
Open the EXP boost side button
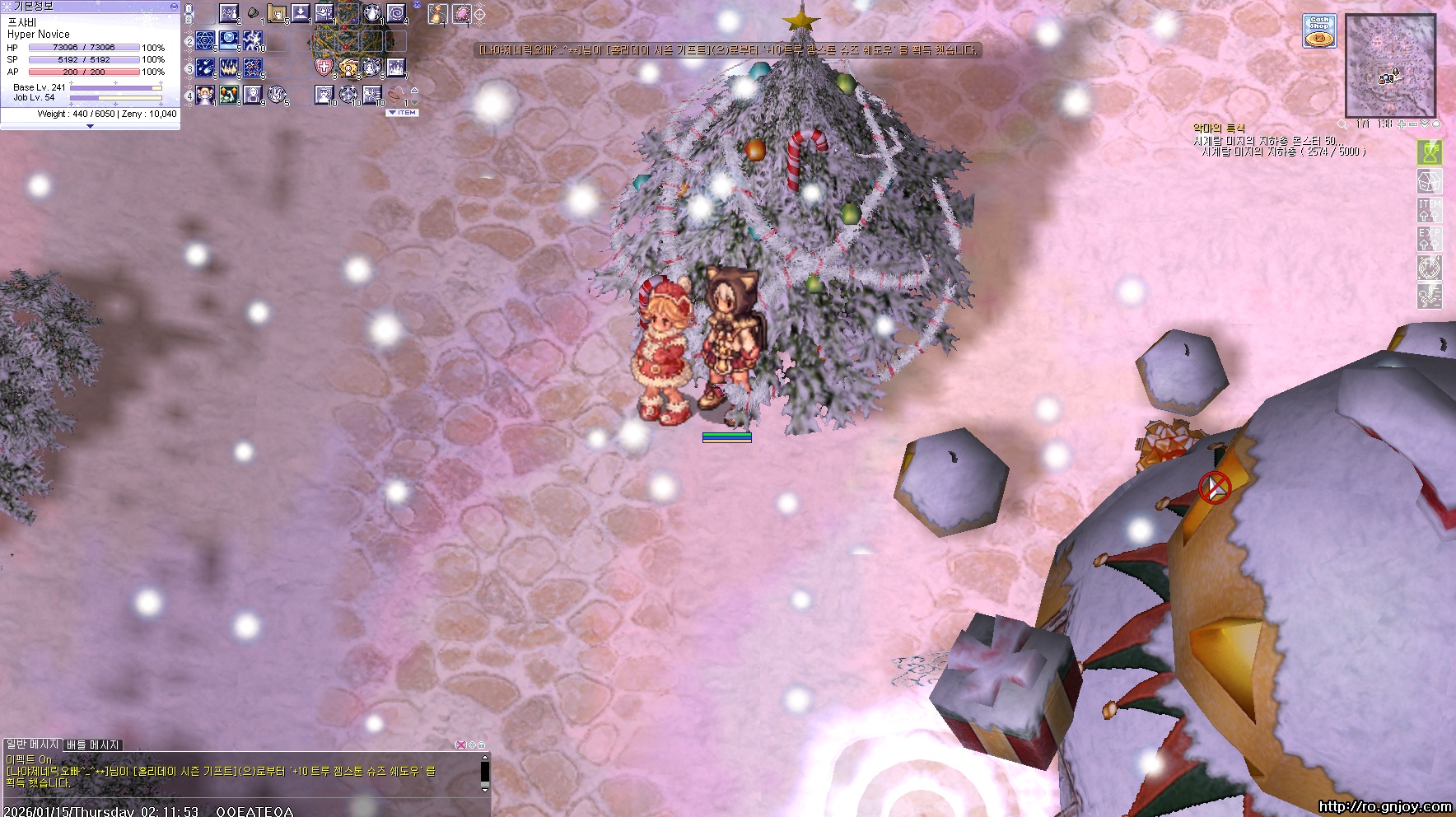(1429, 238)
